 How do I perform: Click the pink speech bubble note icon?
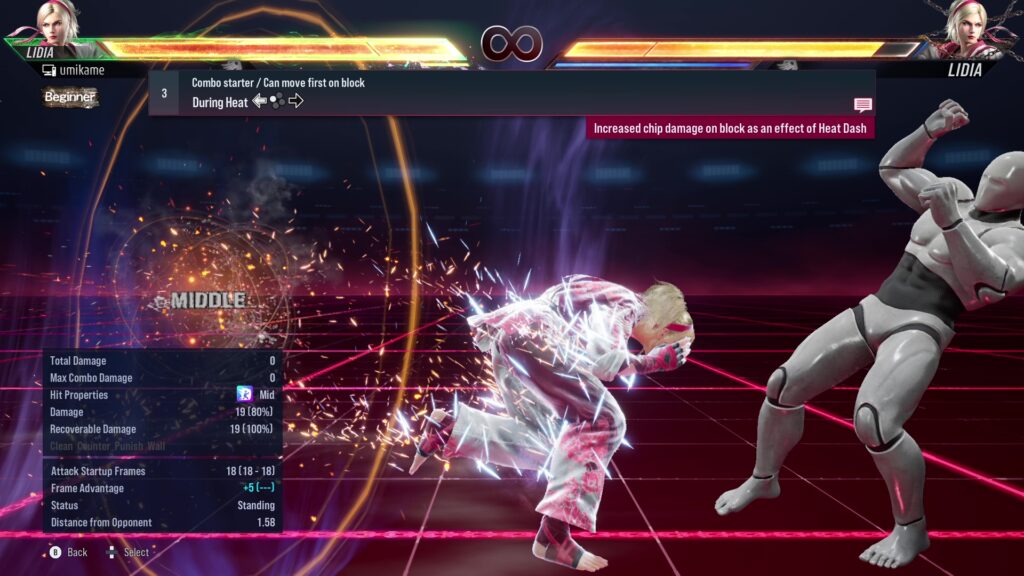pos(863,105)
